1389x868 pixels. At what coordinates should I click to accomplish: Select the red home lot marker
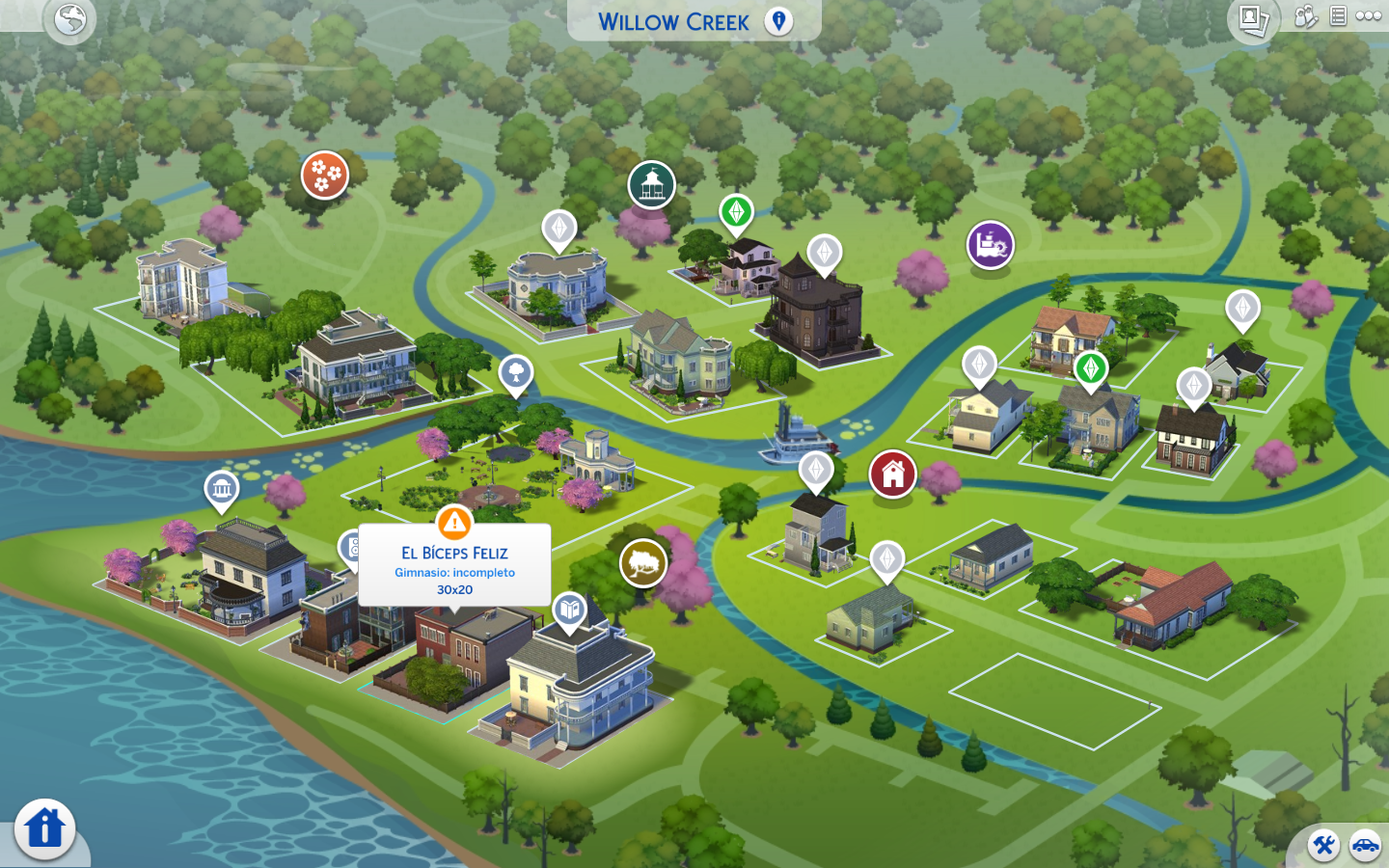click(x=892, y=474)
